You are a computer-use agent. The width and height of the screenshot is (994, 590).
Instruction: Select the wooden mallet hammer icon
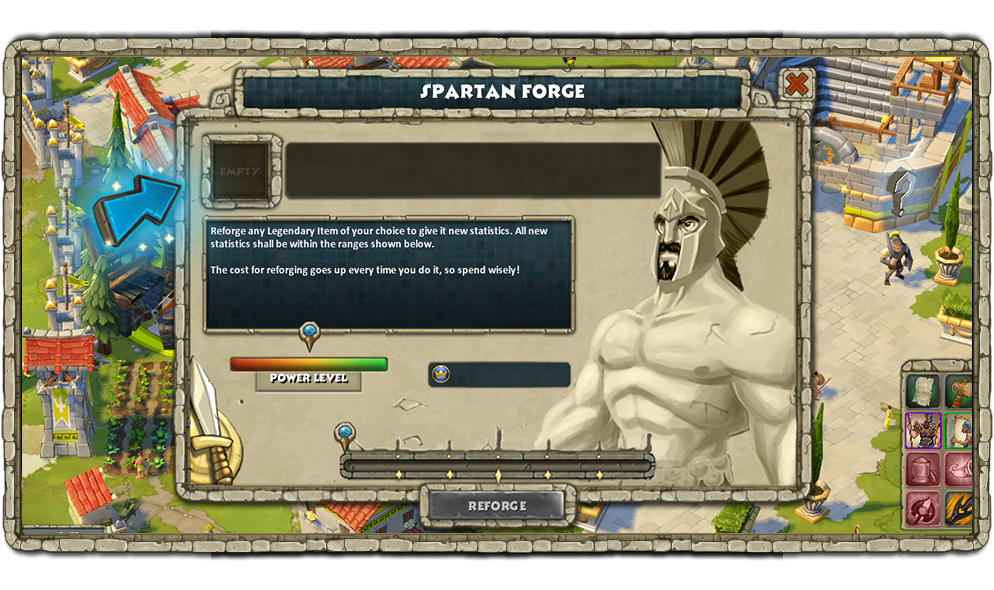tap(959, 391)
